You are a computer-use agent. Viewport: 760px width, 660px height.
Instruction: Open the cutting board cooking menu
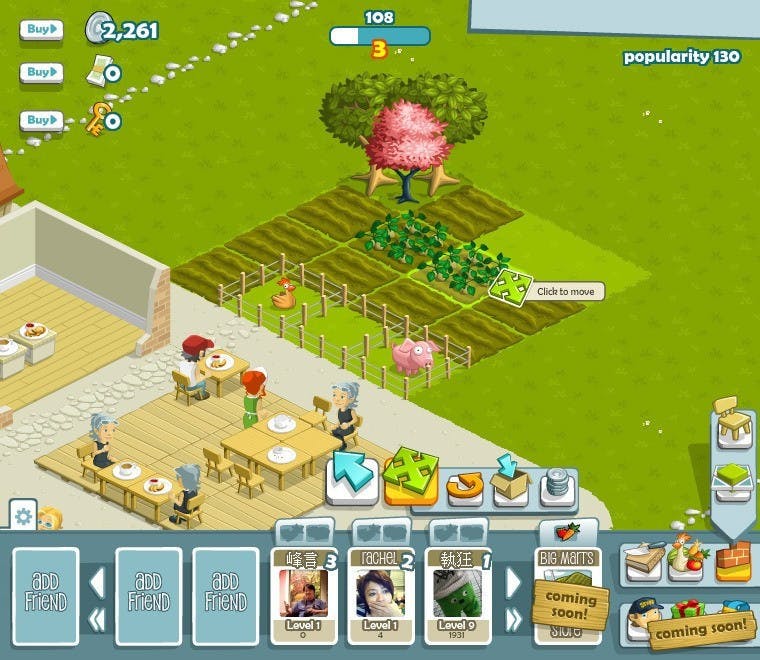tap(642, 562)
